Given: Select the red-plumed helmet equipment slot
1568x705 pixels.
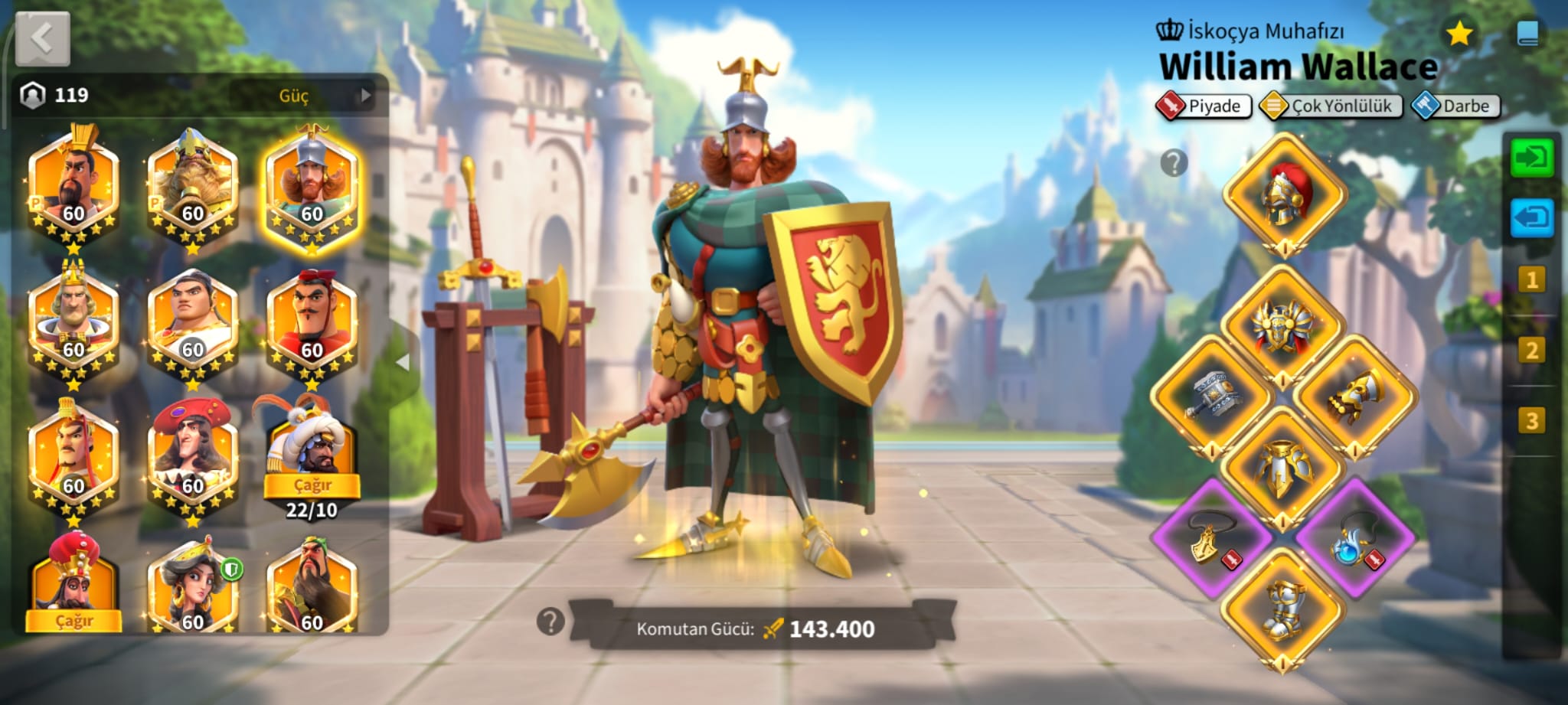Looking at the screenshot, I should coord(1284,194).
